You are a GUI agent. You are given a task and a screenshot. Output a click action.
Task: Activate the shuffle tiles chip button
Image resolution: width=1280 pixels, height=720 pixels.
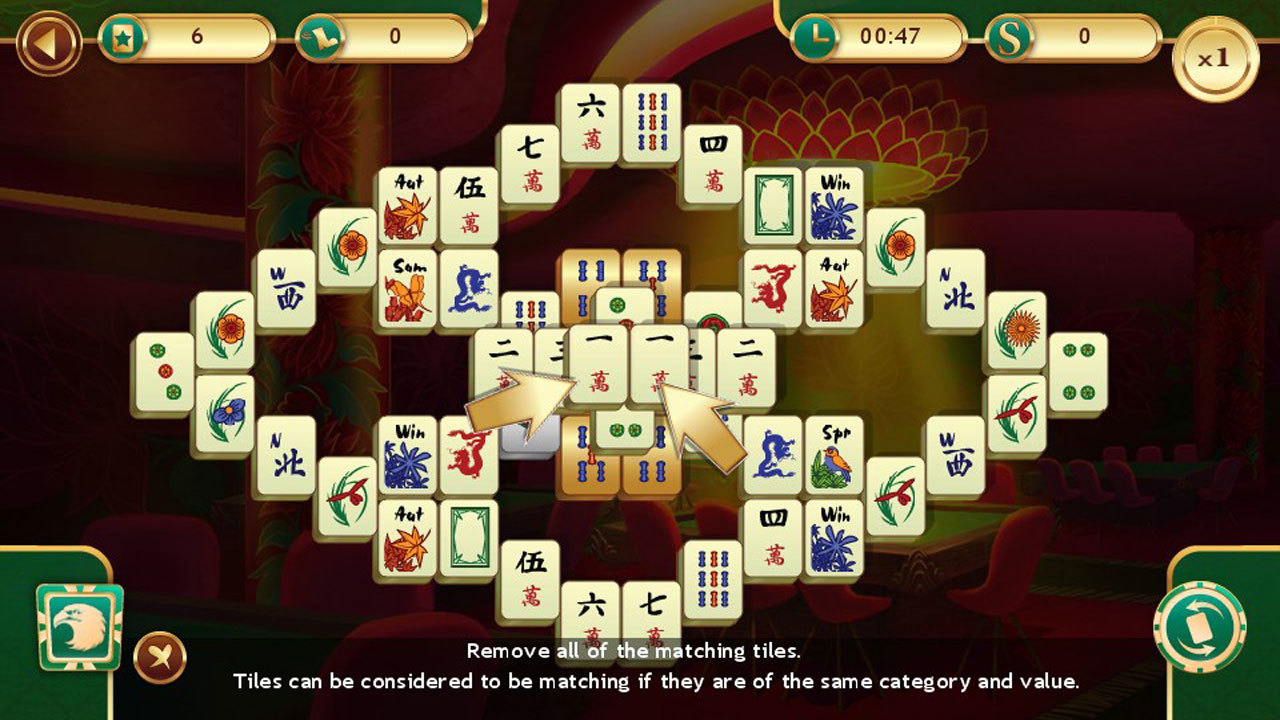1199,627
